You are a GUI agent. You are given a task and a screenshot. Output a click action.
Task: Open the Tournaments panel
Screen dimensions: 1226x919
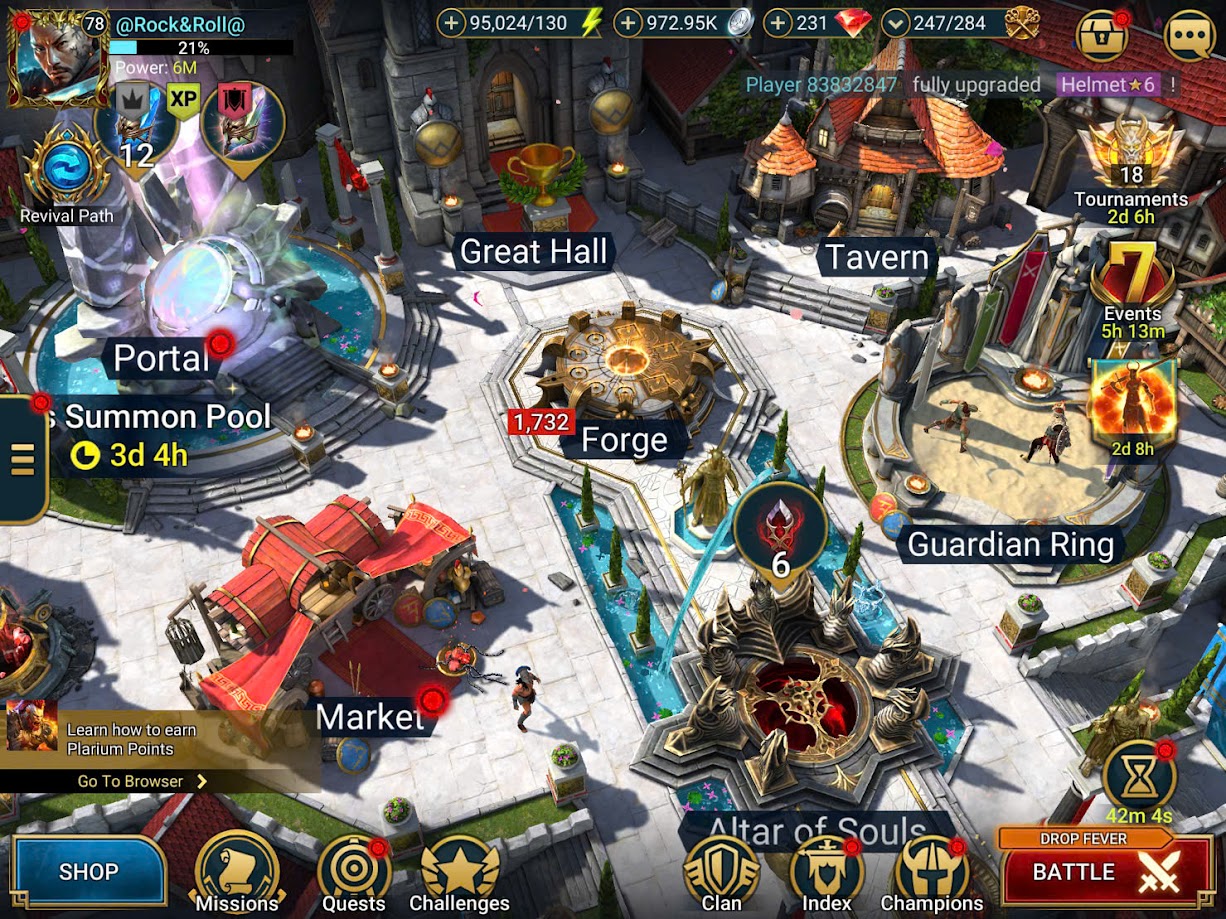(x=1131, y=165)
